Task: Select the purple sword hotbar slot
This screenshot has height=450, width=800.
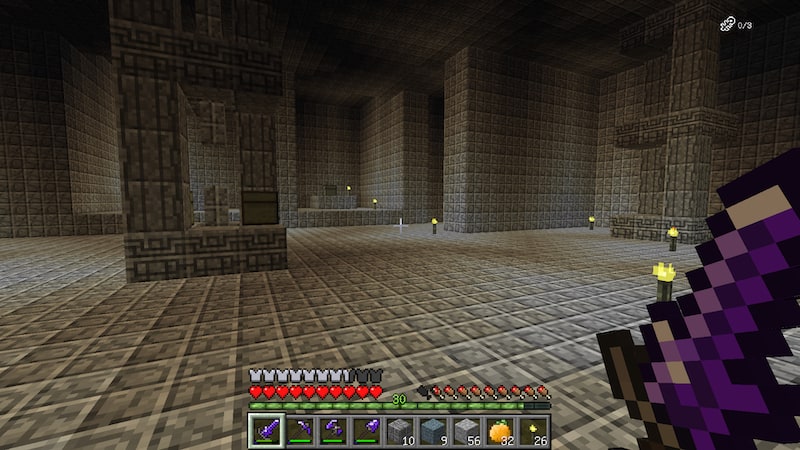Action: point(265,431)
